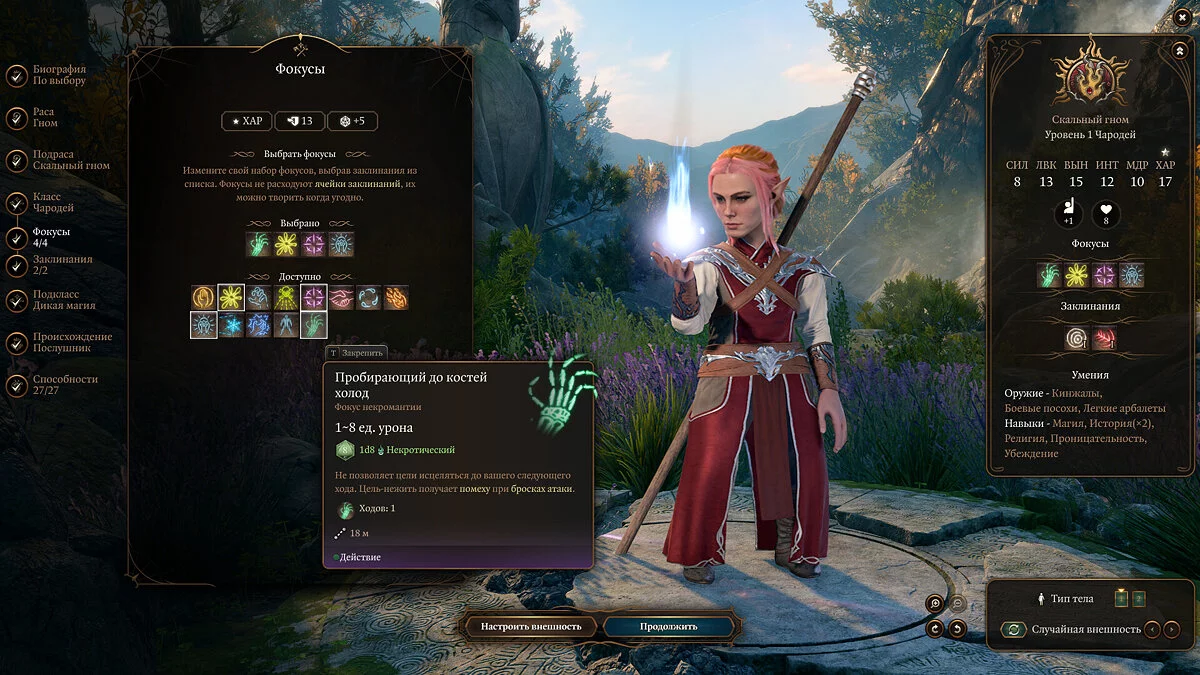Show next random appearance with right arrow
The image size is (1200, 675).
[1172, 629]
